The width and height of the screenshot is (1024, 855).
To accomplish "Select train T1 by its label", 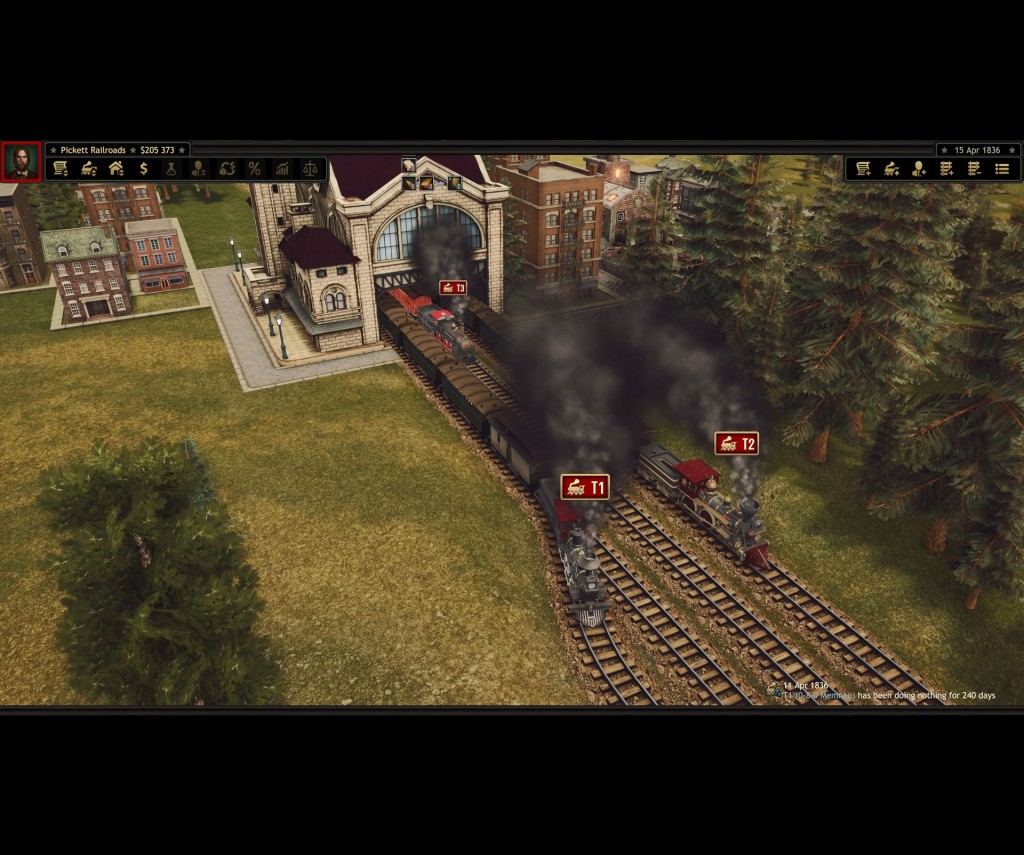I will [585, 487].
